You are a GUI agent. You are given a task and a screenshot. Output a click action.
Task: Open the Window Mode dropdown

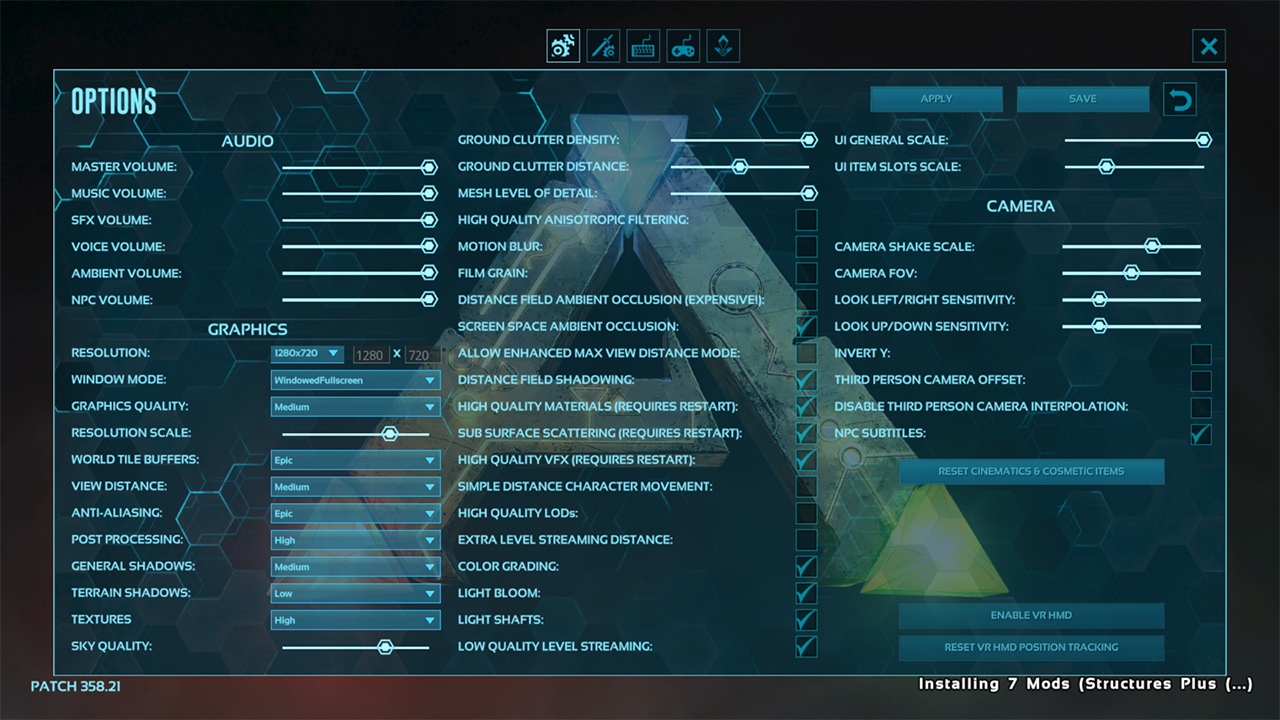pos(355,380)
